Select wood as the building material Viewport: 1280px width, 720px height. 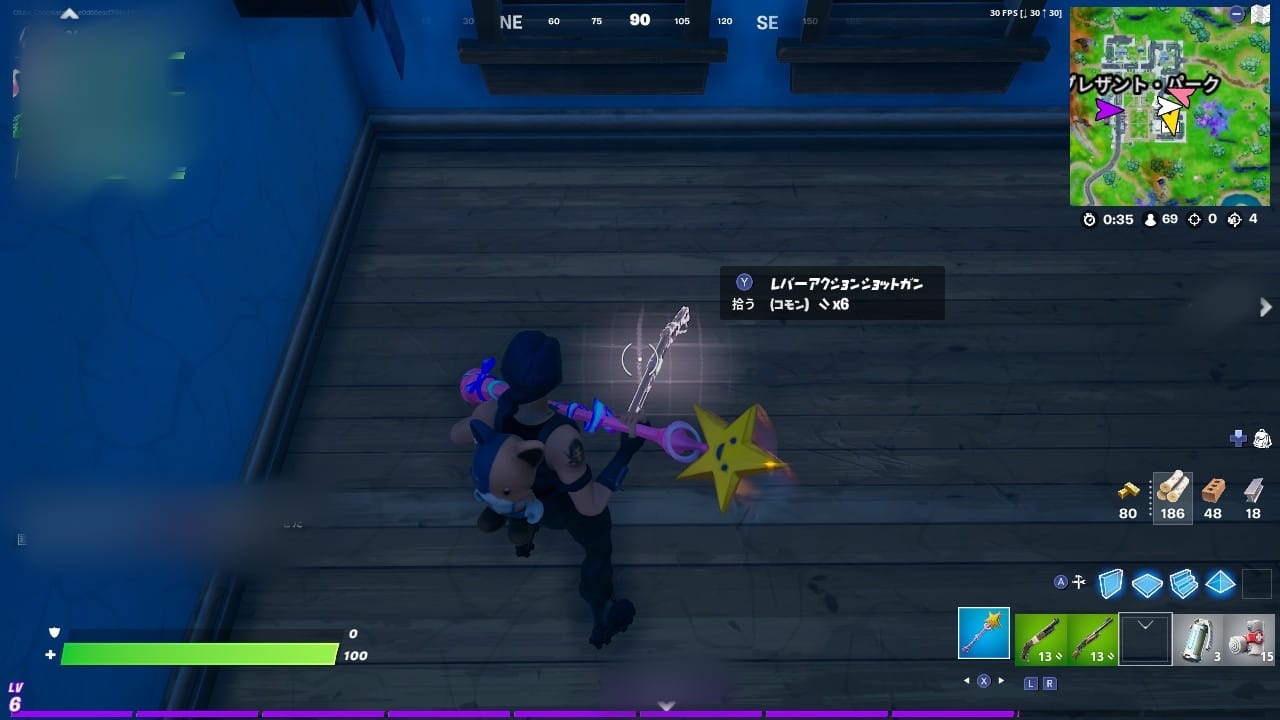pyautogui.click(x=1172, y=497)
